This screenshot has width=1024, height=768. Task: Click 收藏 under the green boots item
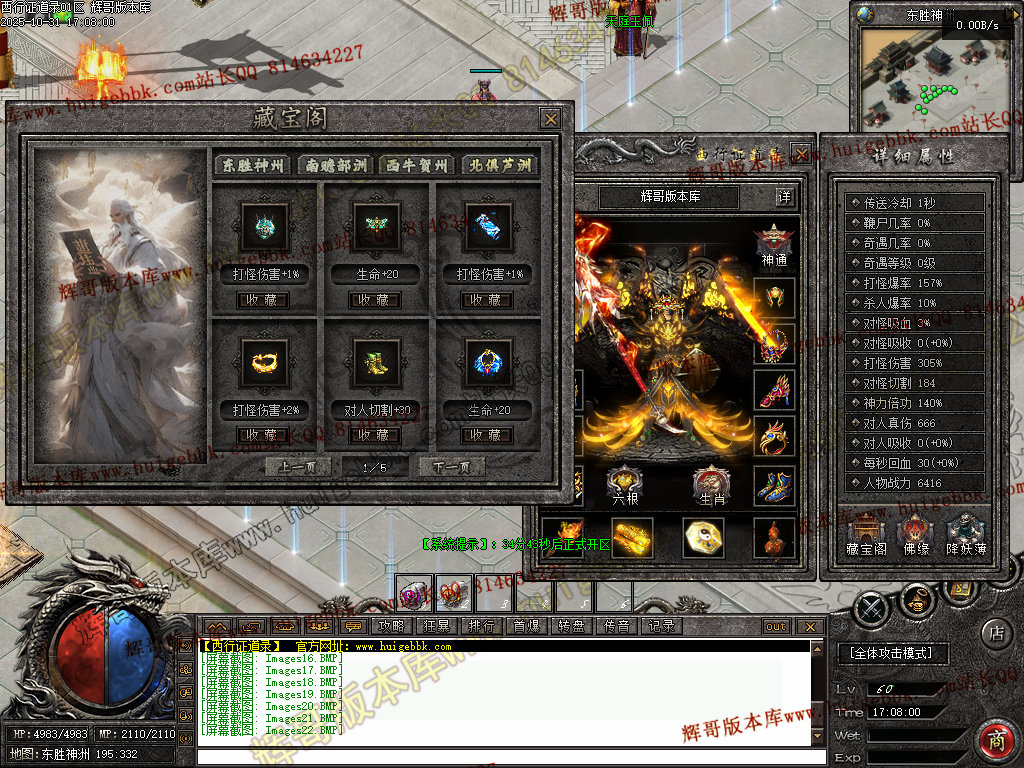coord(377,435)
